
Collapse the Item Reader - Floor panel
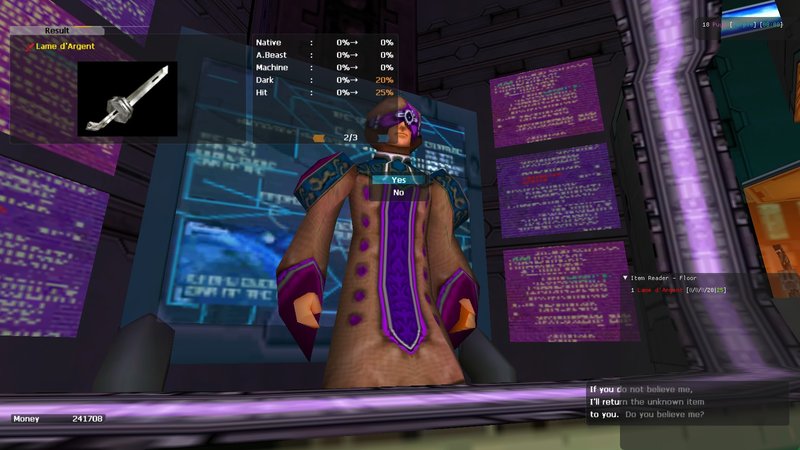coord(625,278)
